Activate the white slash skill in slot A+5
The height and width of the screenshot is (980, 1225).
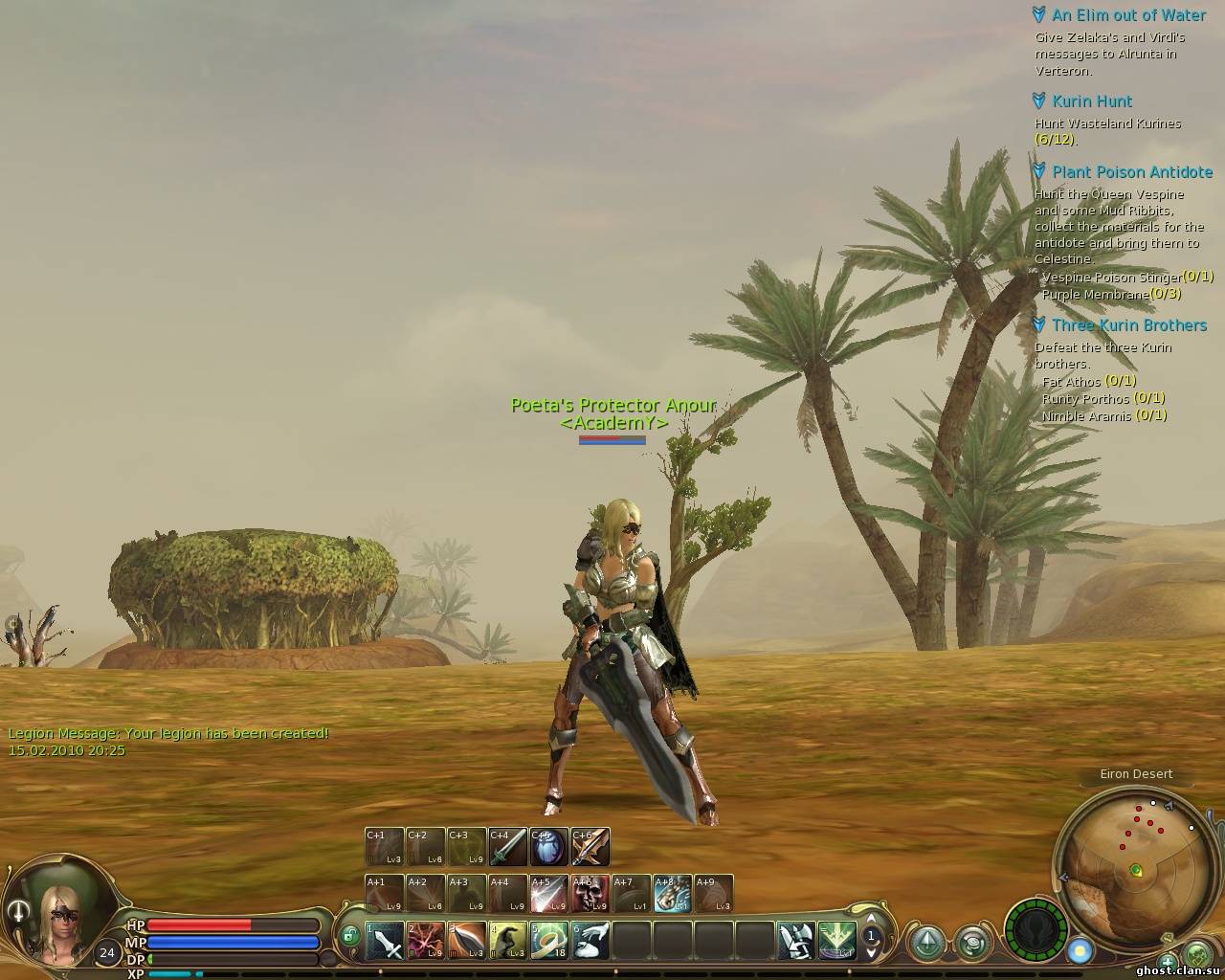548,894
